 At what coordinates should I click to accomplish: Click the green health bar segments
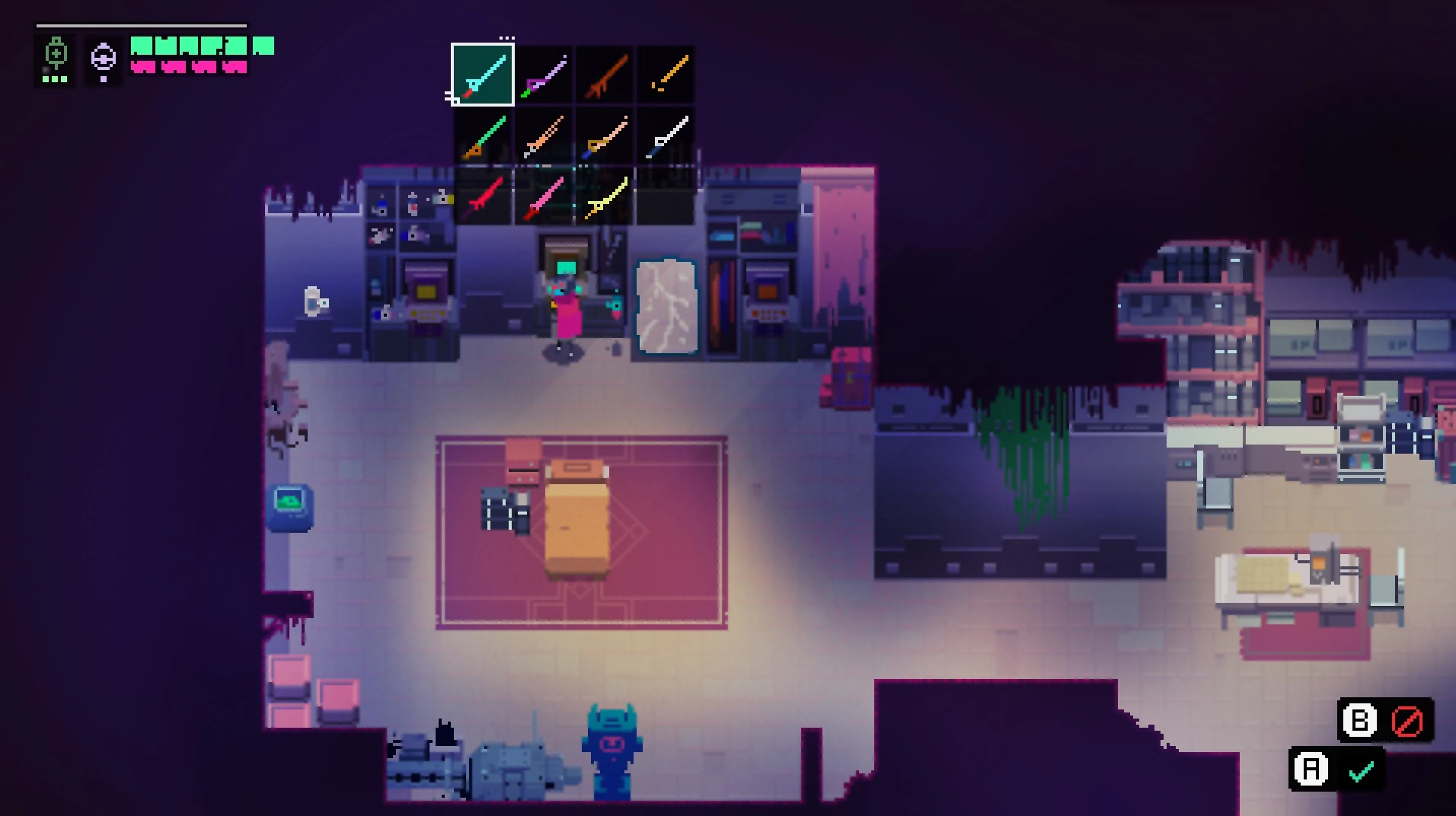click(x=200, y=47)
